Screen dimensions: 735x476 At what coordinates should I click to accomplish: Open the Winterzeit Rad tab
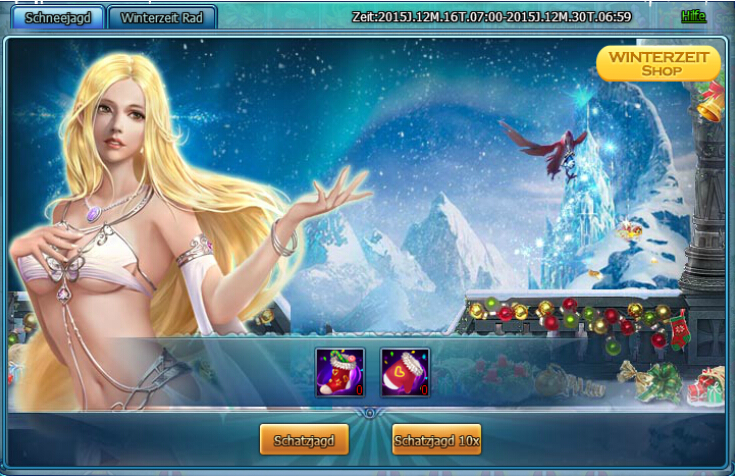(162, 18)
